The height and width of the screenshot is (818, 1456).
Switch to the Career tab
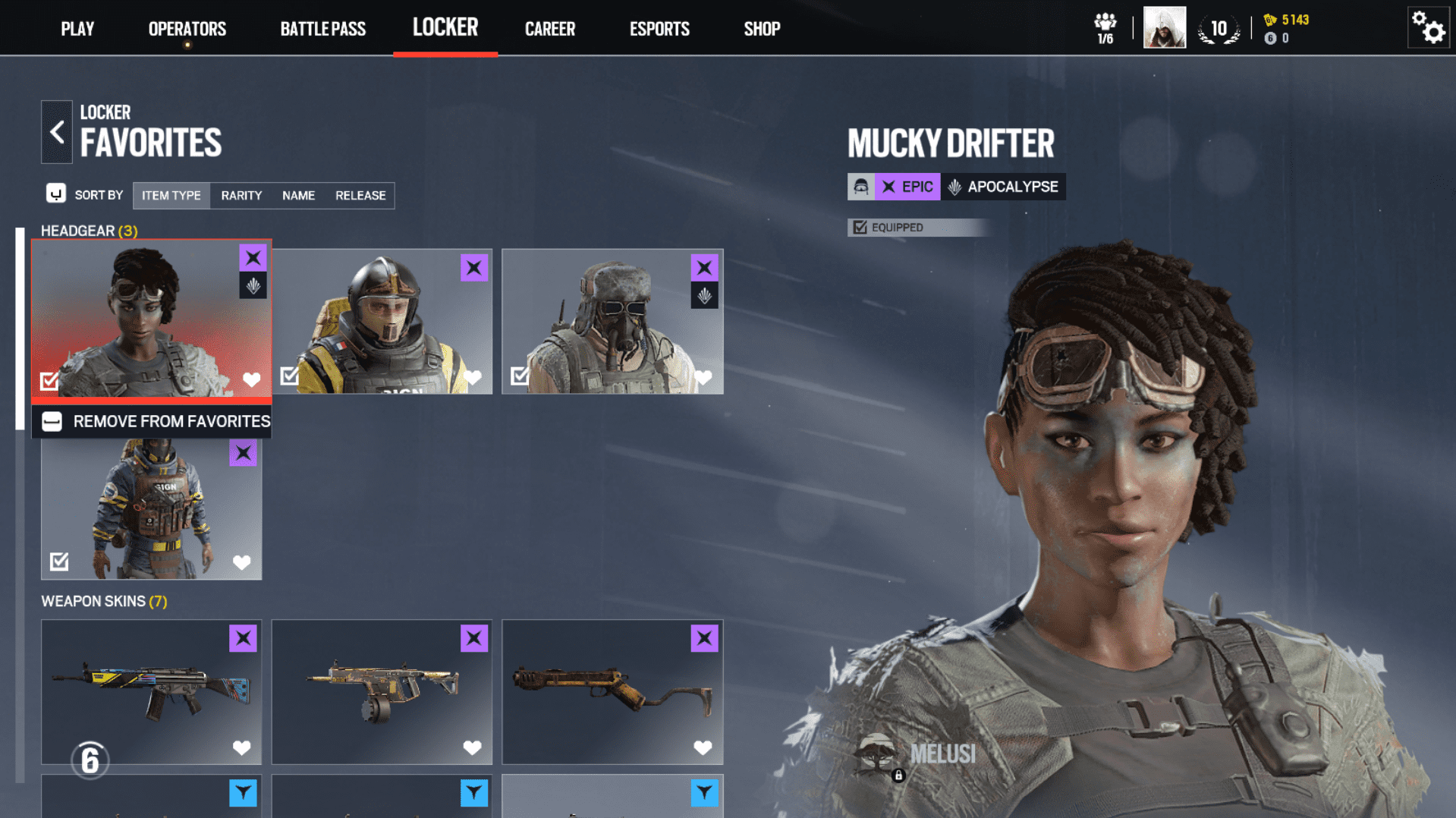click(x=549, y=29)
